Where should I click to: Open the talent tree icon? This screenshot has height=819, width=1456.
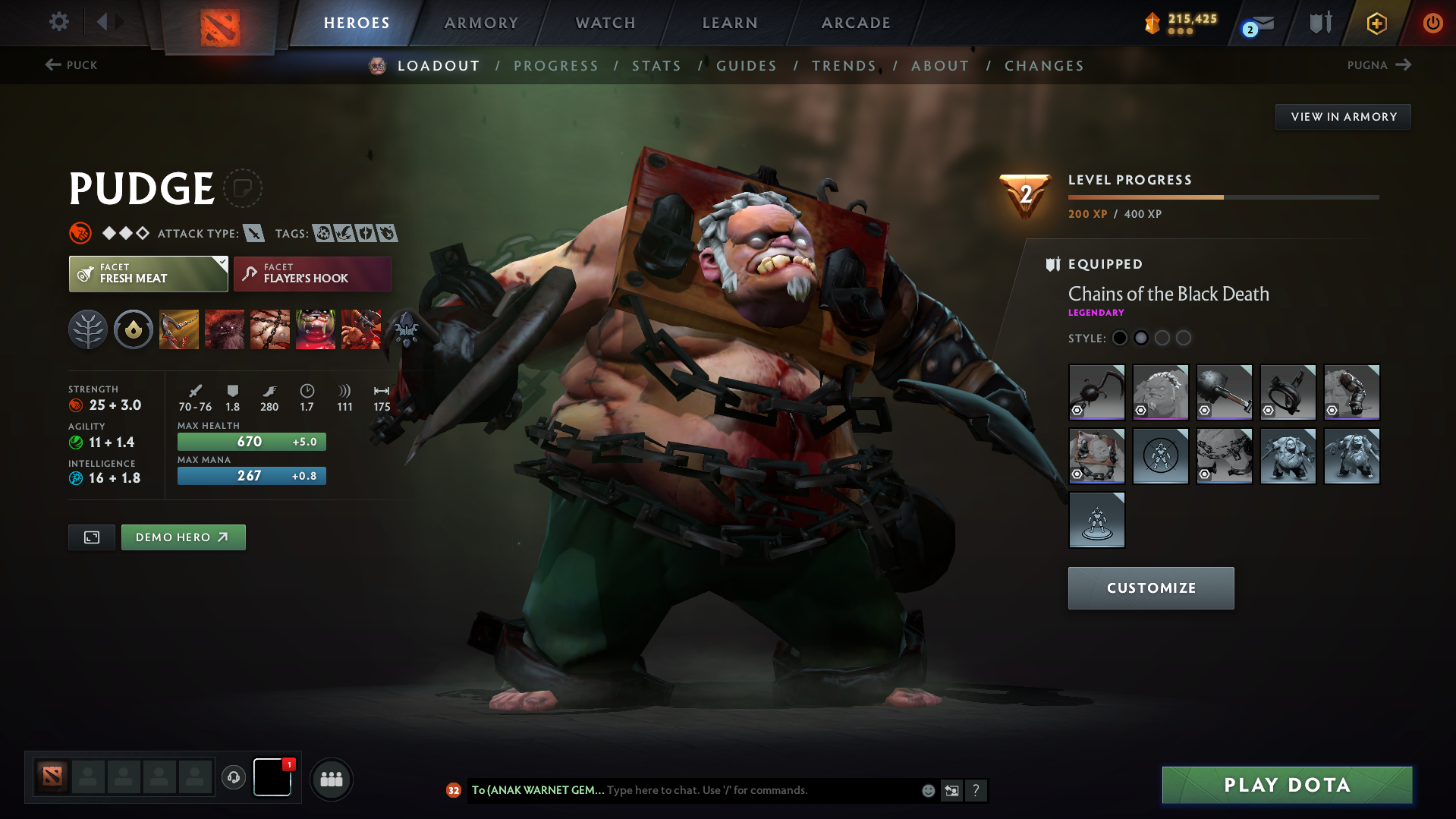coord(87,329)
